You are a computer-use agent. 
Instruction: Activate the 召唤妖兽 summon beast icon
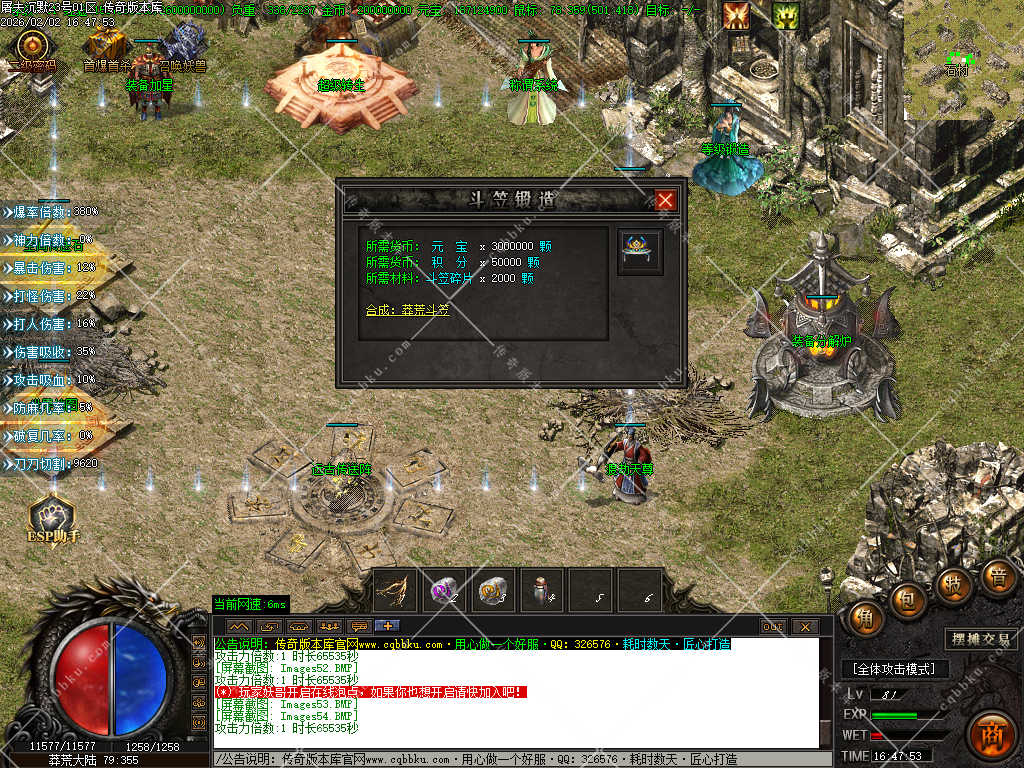[x=184, y=45]
